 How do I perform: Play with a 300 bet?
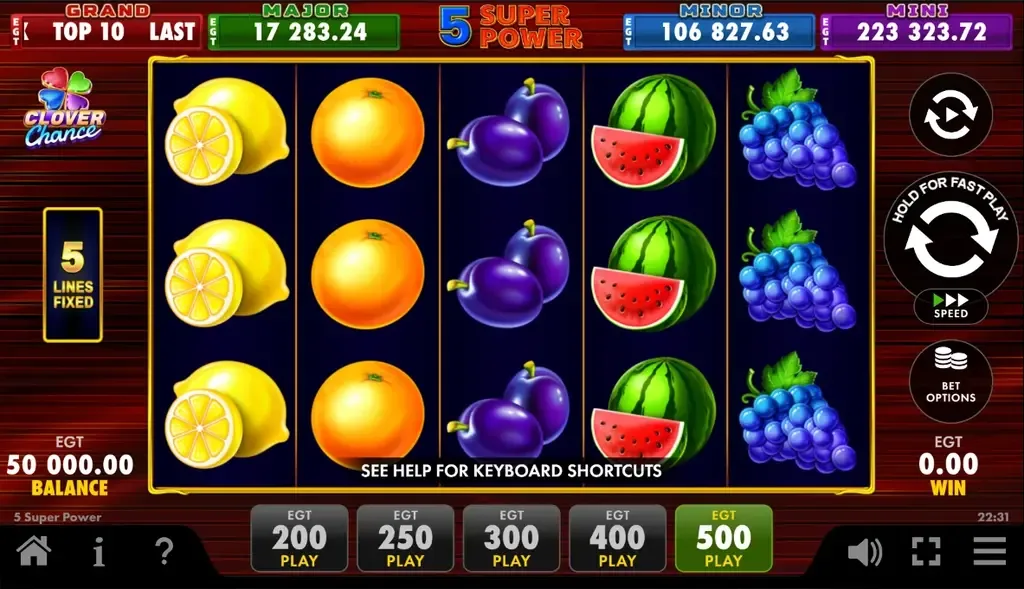point(511,539)
